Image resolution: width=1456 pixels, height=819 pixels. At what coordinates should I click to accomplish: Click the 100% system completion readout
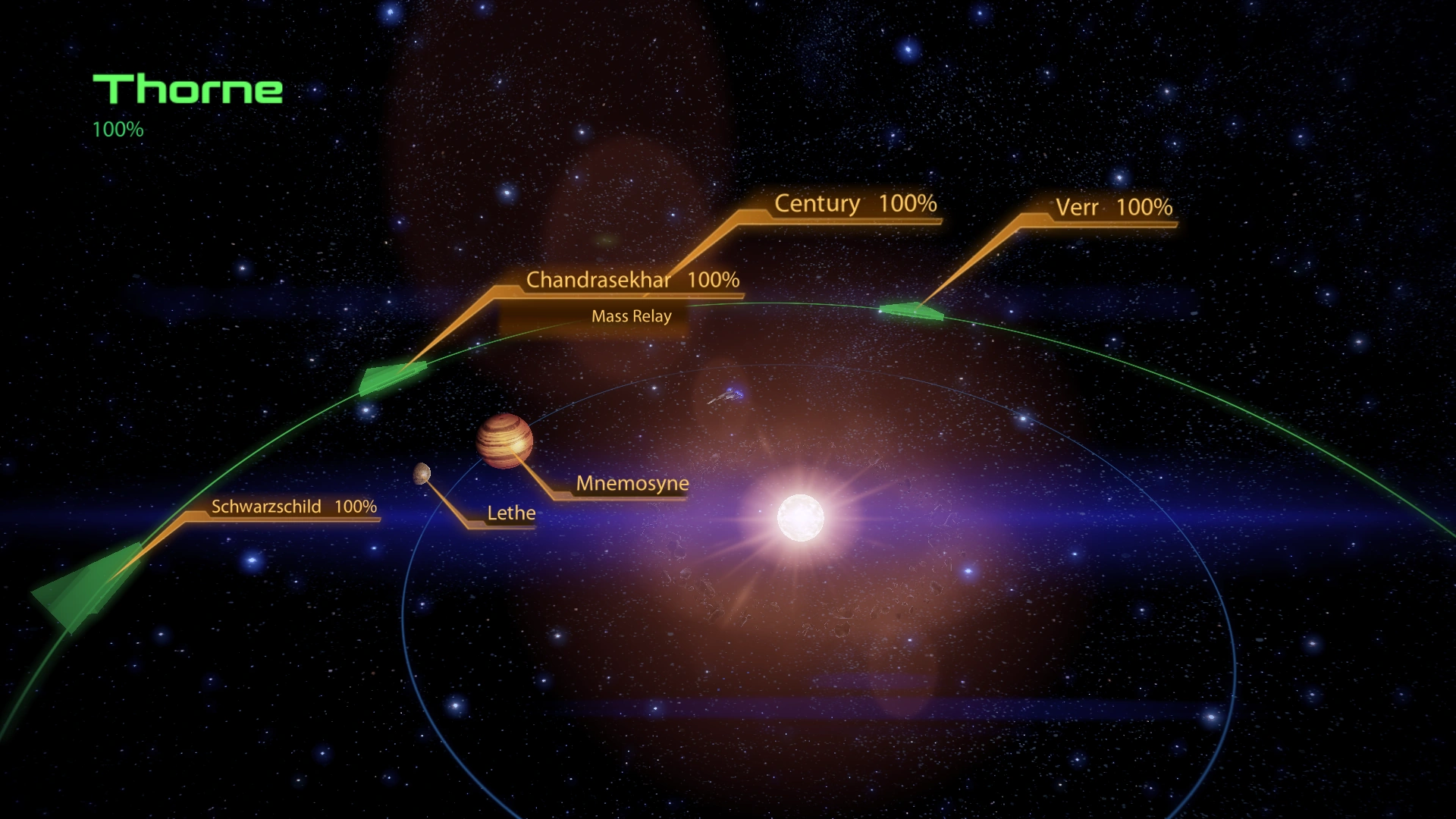point(118,130)
